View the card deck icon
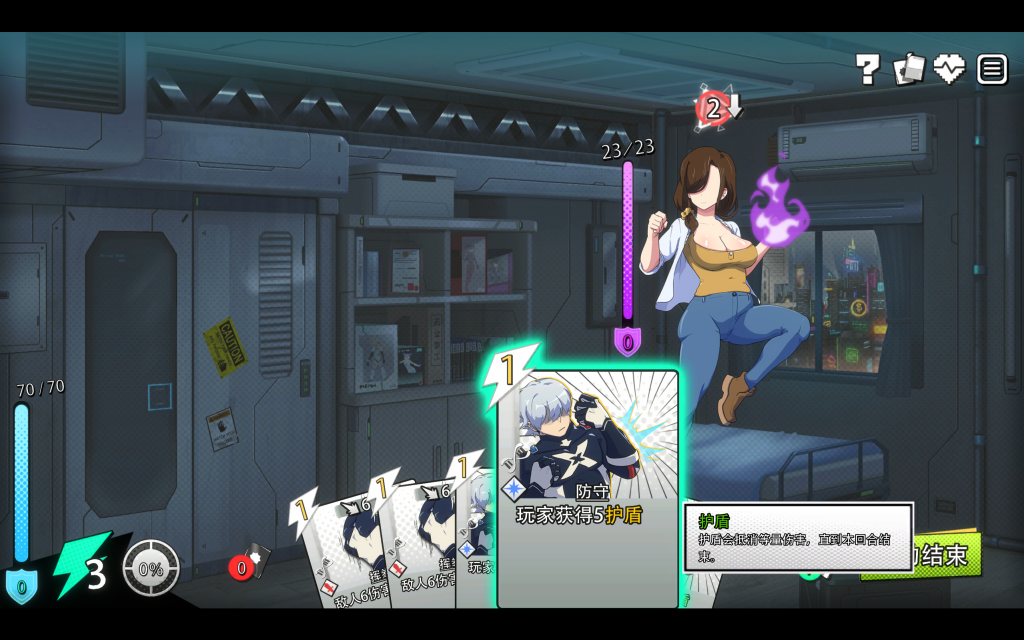The image size is (1024, 640). point(909,69)
